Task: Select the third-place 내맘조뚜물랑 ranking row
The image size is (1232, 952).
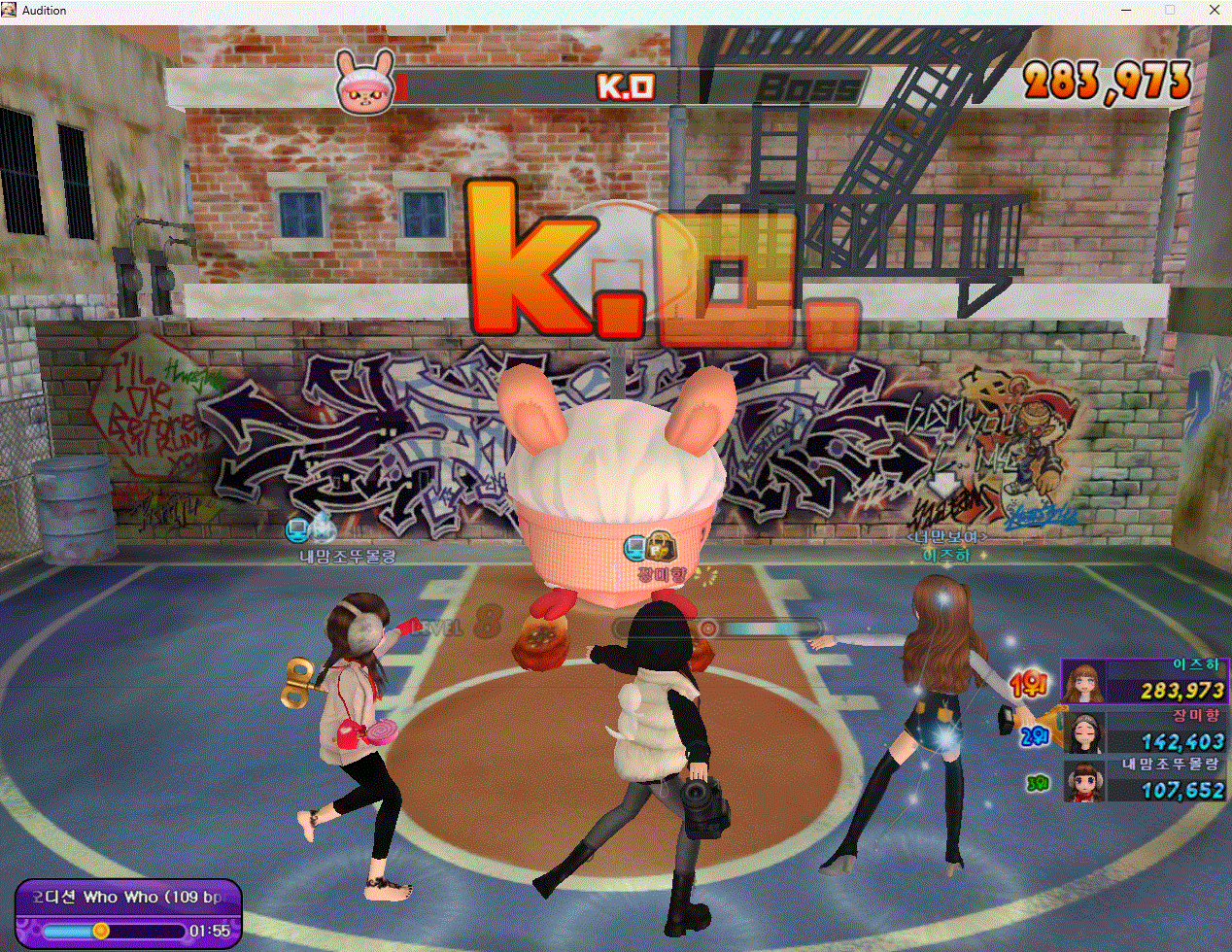Action: coord(1145,780)
